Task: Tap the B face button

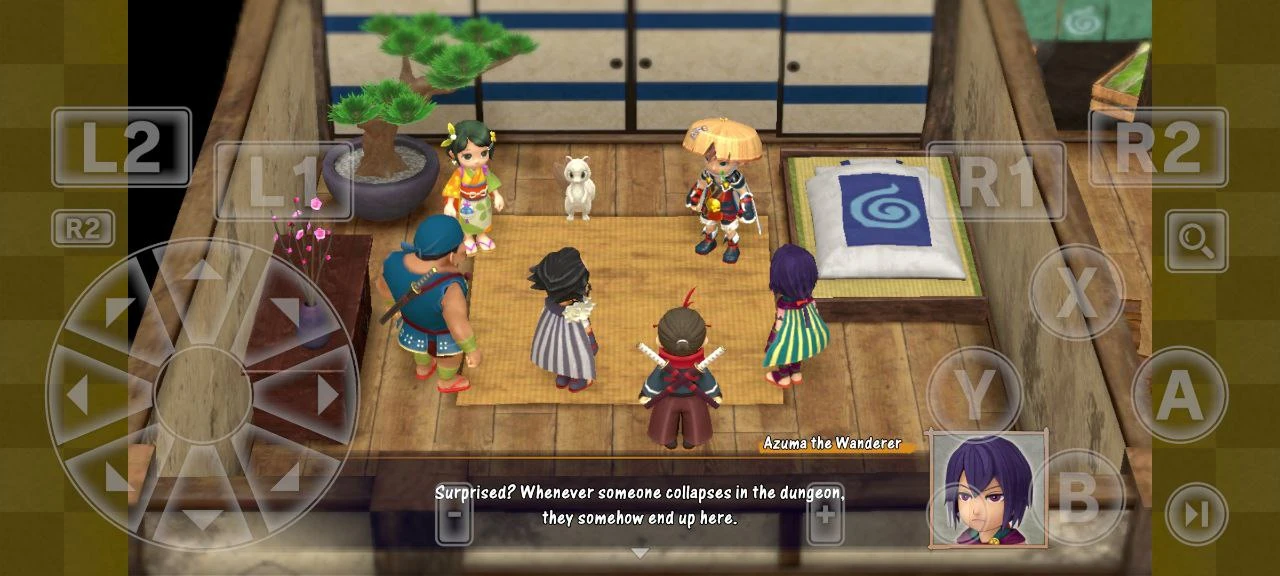Action: (x=1077, y=497)
